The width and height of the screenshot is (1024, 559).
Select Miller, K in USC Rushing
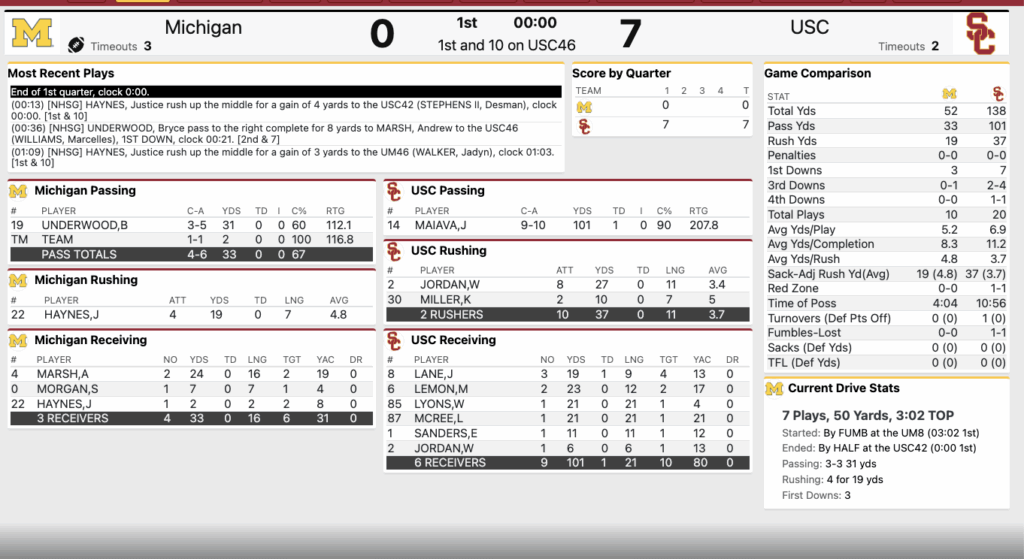coord(444,299)
